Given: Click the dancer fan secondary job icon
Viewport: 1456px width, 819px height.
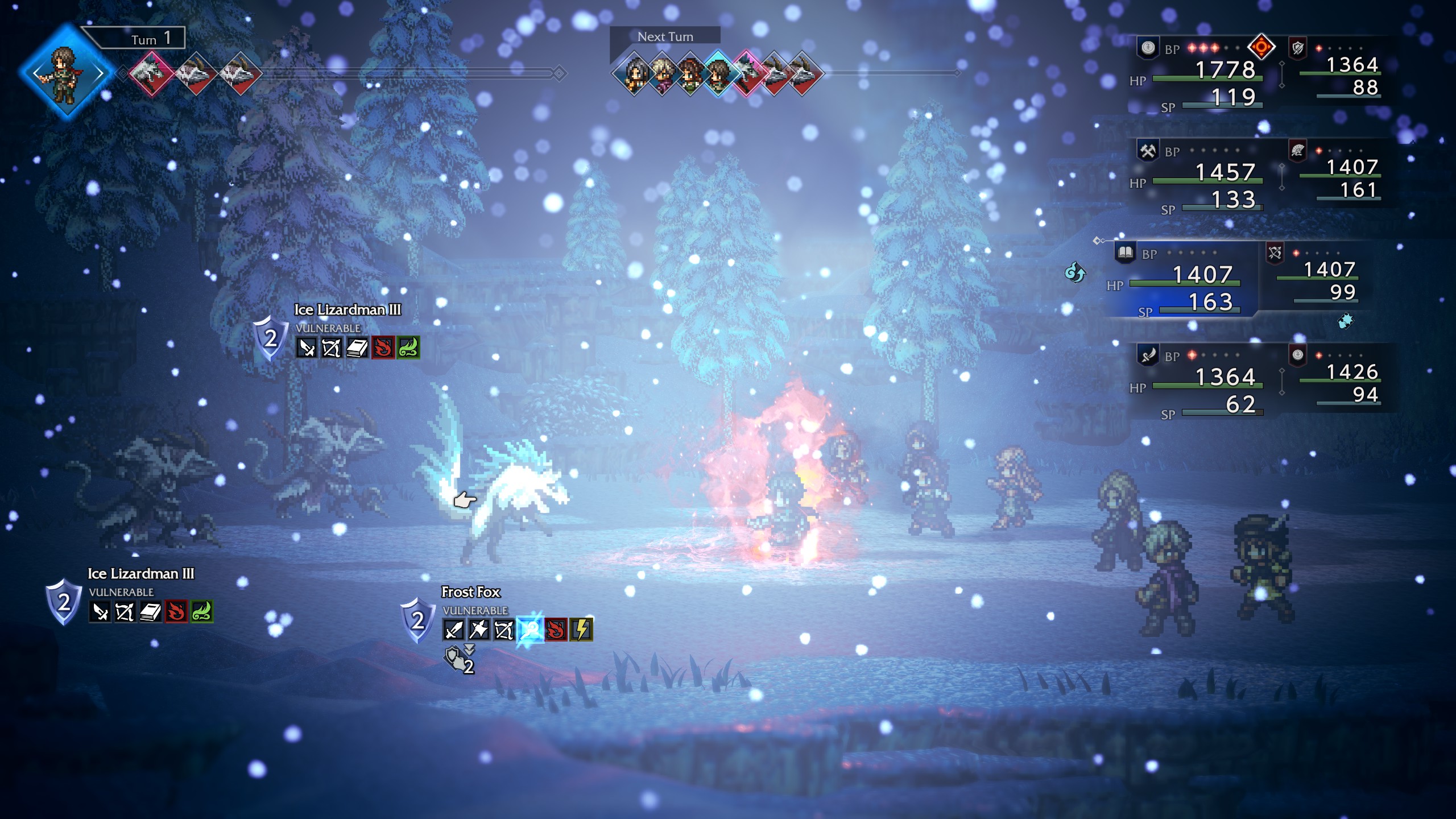Looking at the screenshot, I should [1297, 150].
